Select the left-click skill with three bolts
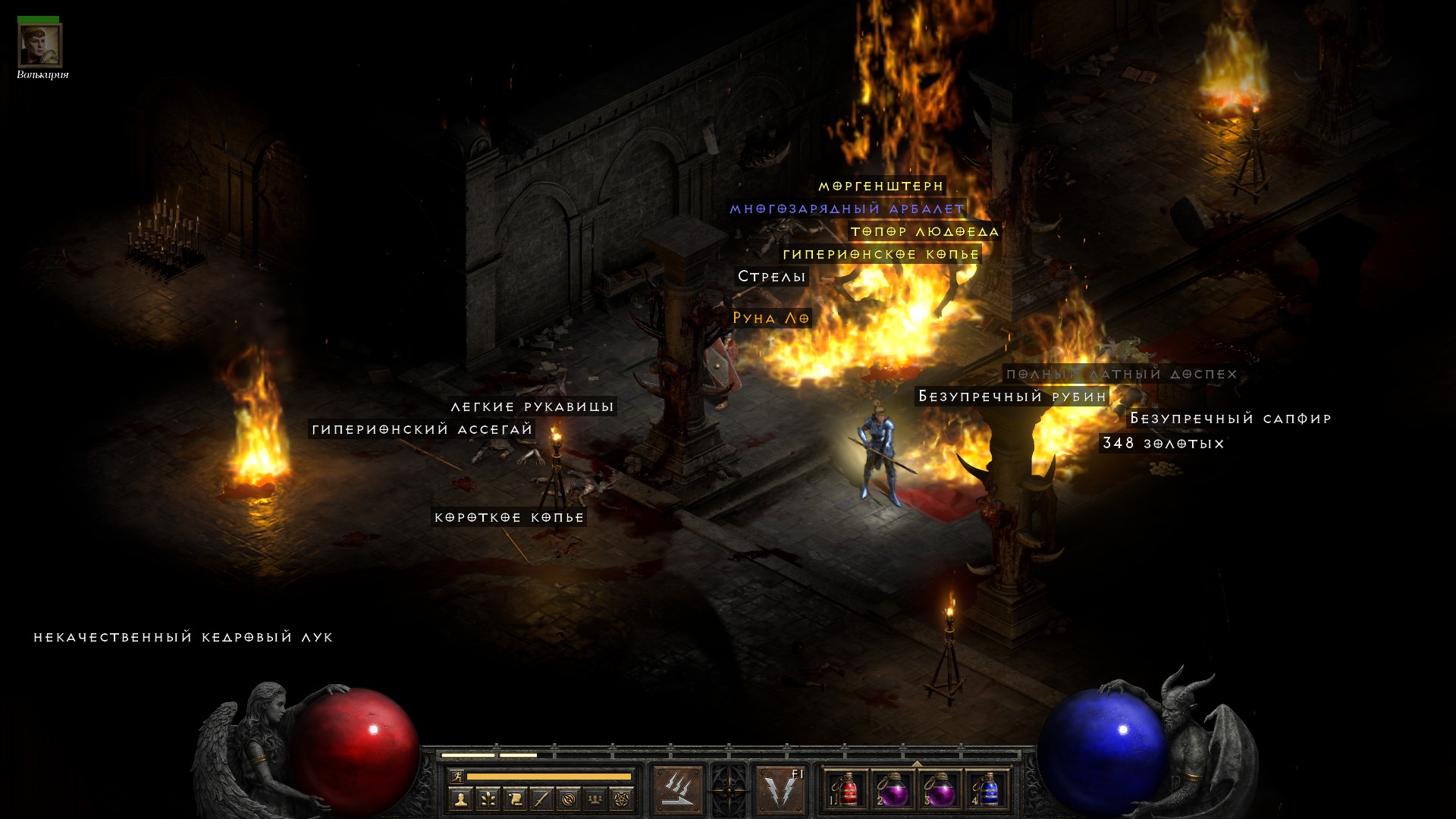Screen dimensions: 1456x819 [x=678, y=790]
